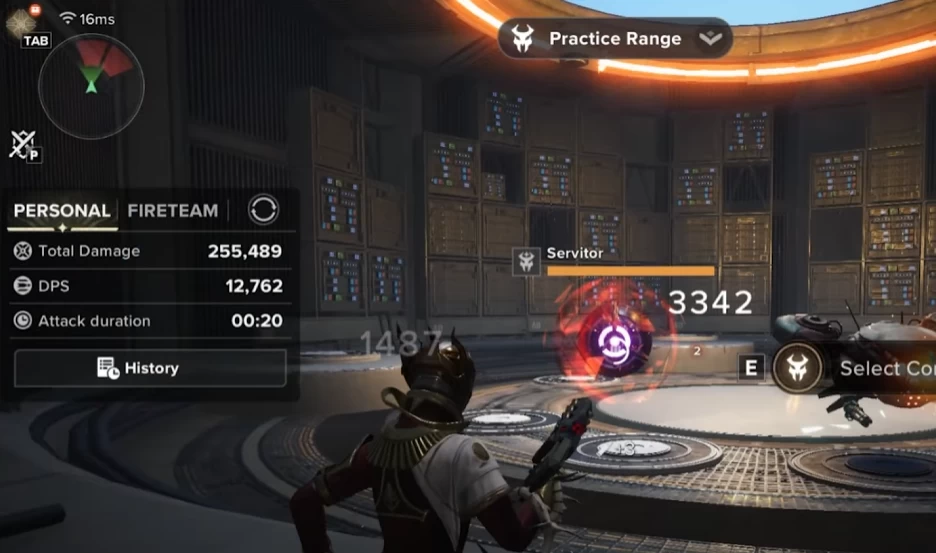Image resolution: width=936 pixels, height=553 pixels.
Task: Open the damage History log
Action: (x=150, y=368)
